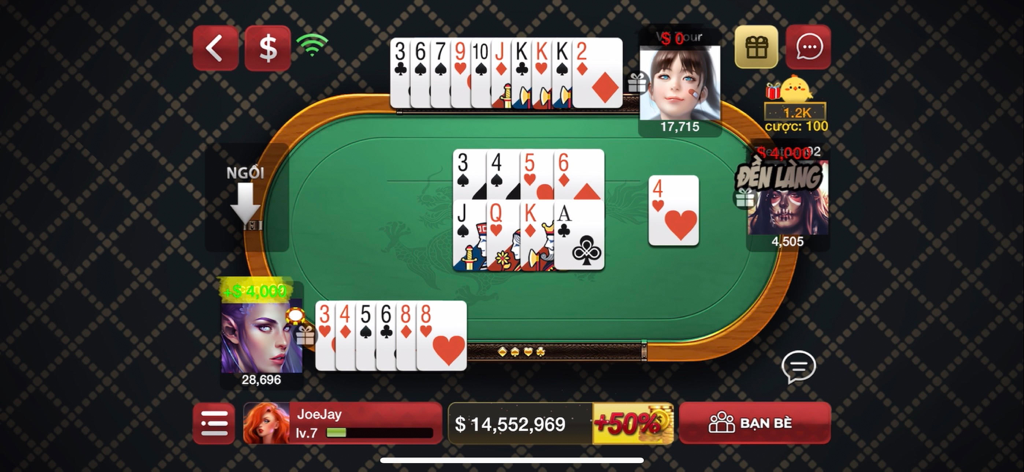The height and width of the screenshot is (472, 1024).
Task: Select the 4 of hearts on the table
Action: pos(673,210)
